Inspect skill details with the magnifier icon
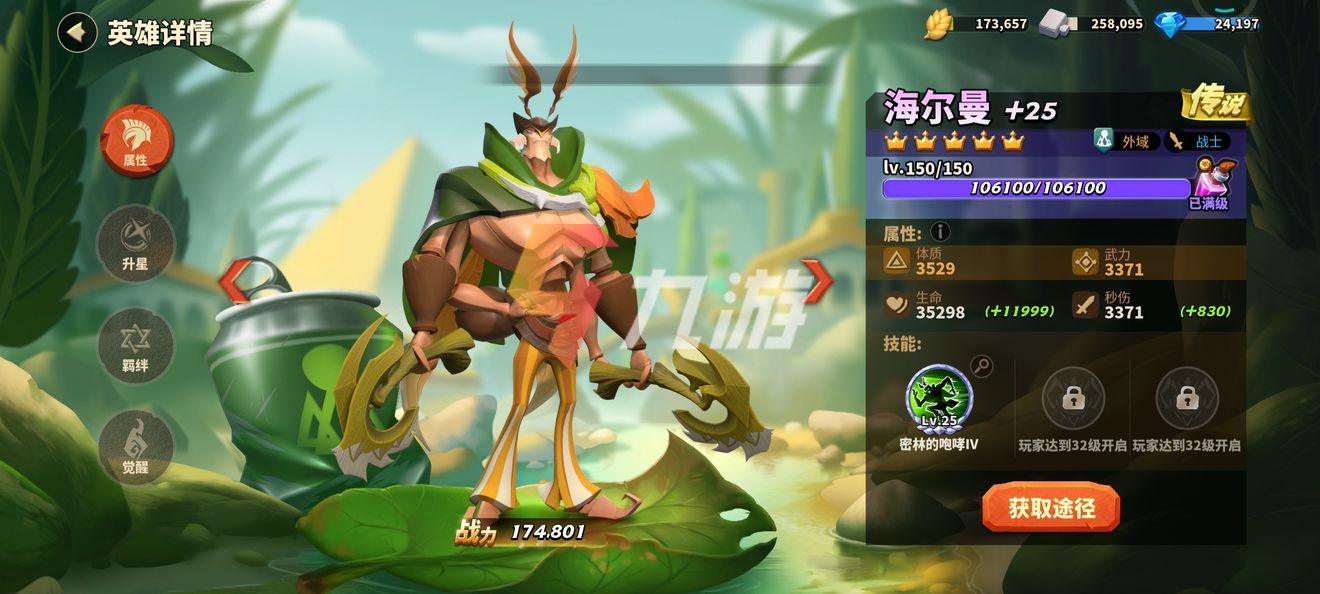Image resolution: width=1320 pixels, height=594 pixels. (982, 366)
